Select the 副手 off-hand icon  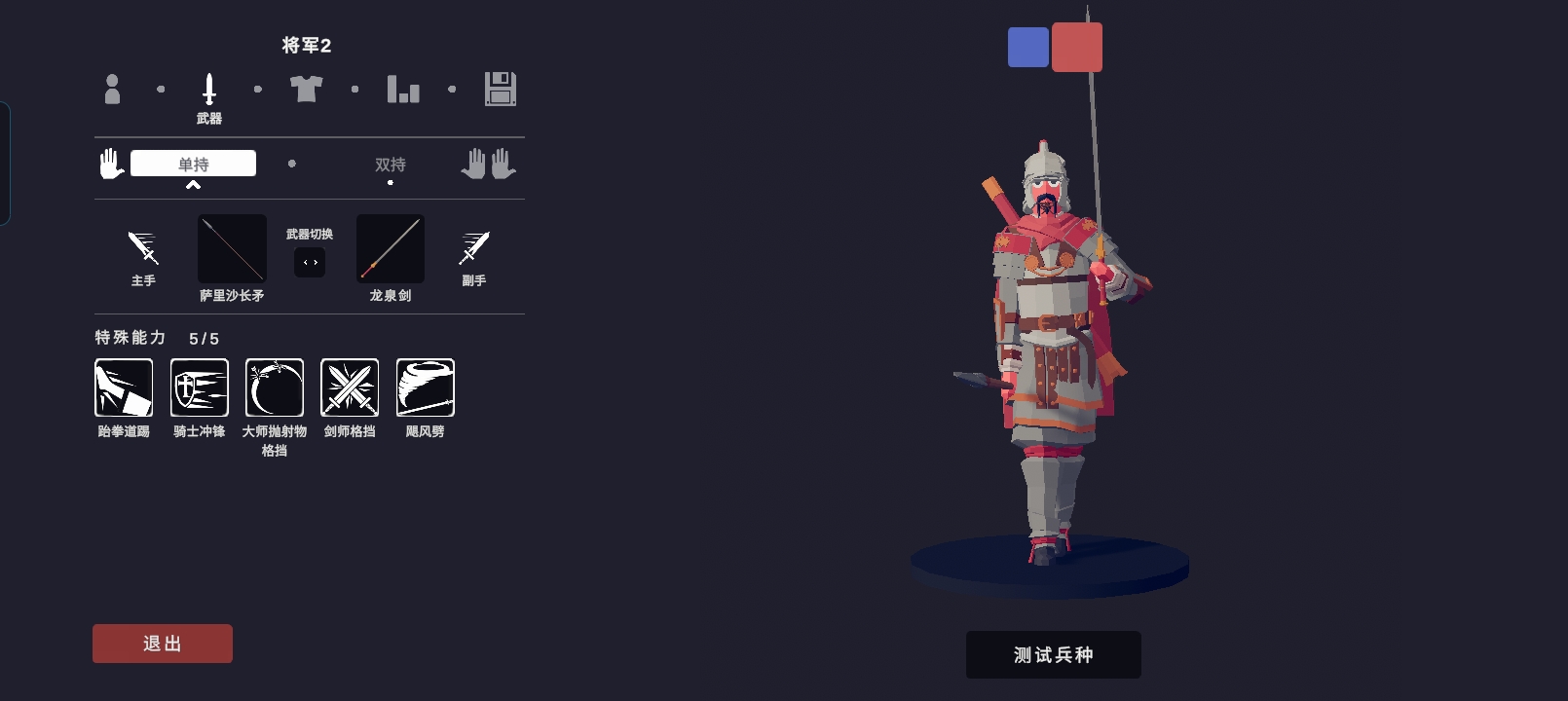(x=474, y=248)
